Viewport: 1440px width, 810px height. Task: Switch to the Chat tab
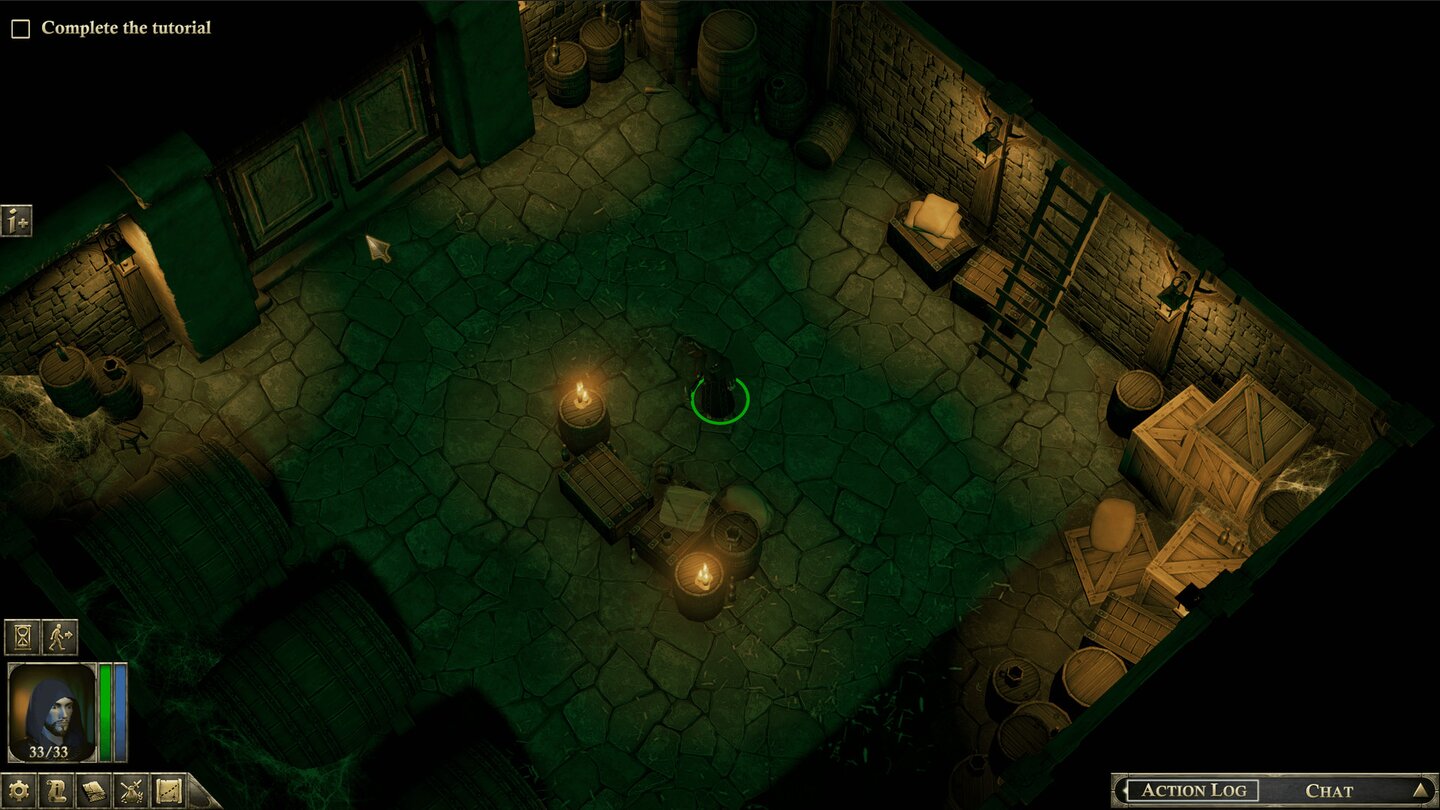(1329, 789)
